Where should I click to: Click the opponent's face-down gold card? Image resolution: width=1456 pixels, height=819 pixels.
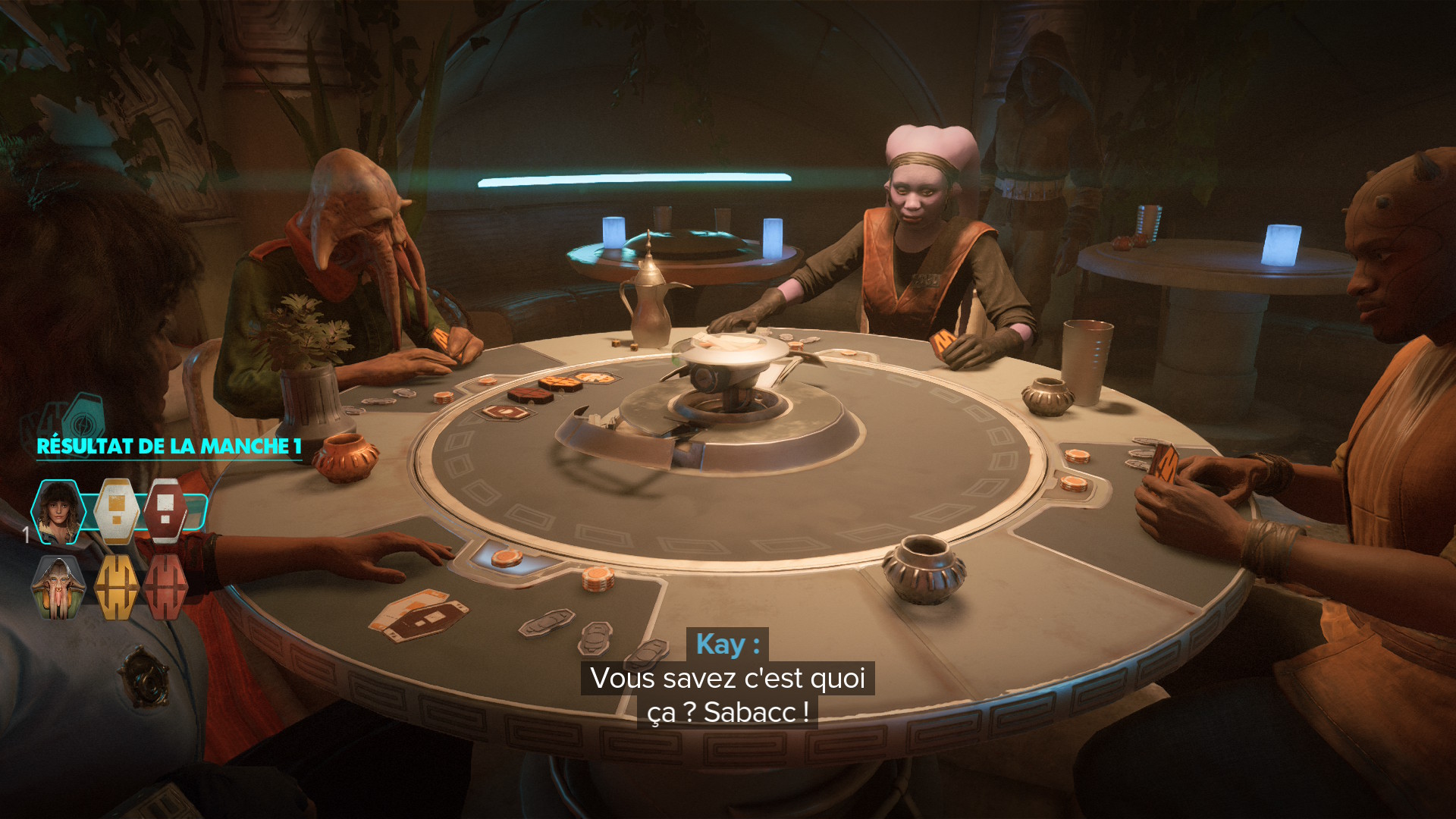116,587
